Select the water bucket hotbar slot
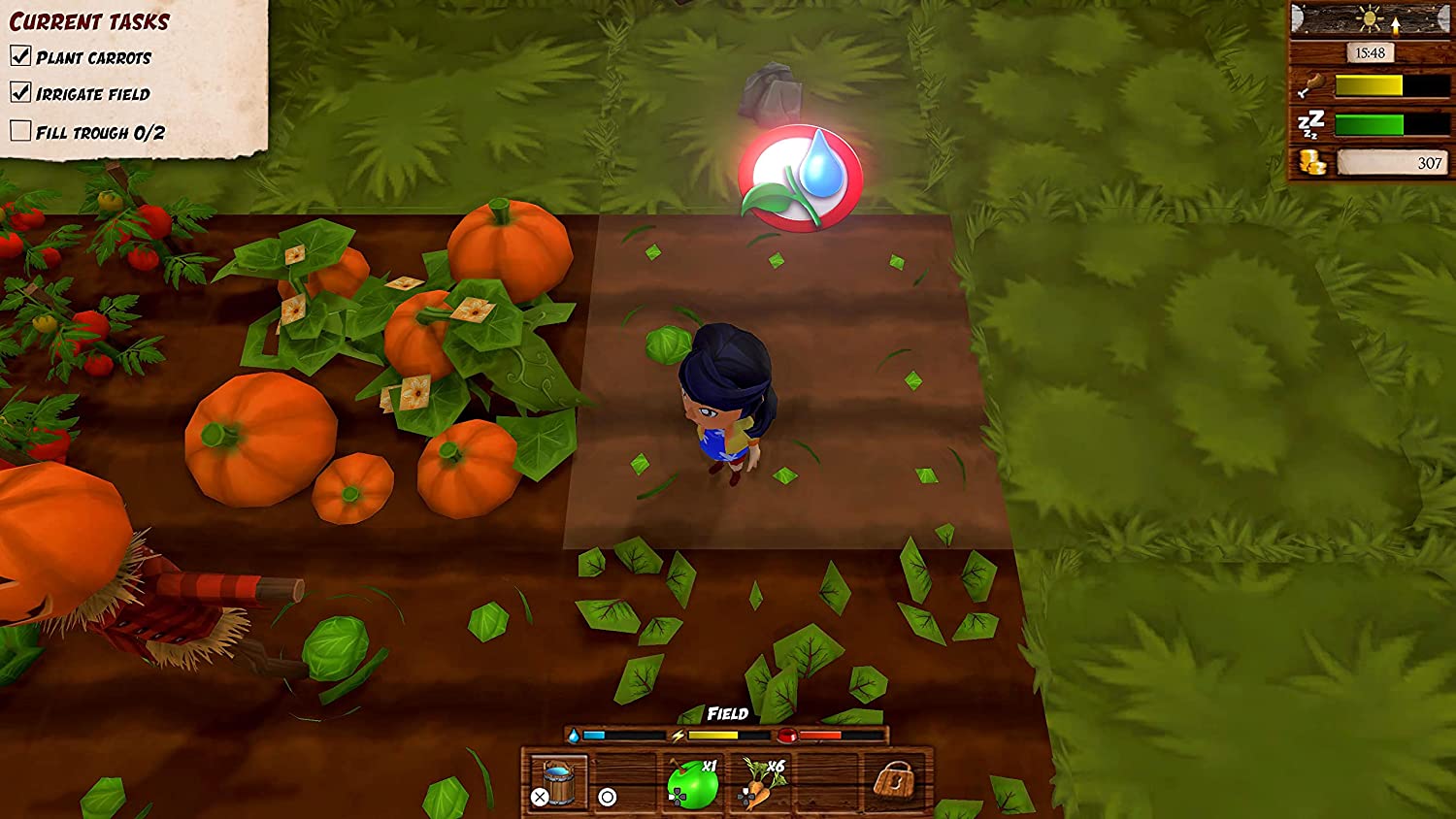Viewport: 1456px width, 819px height. point(558,782)
